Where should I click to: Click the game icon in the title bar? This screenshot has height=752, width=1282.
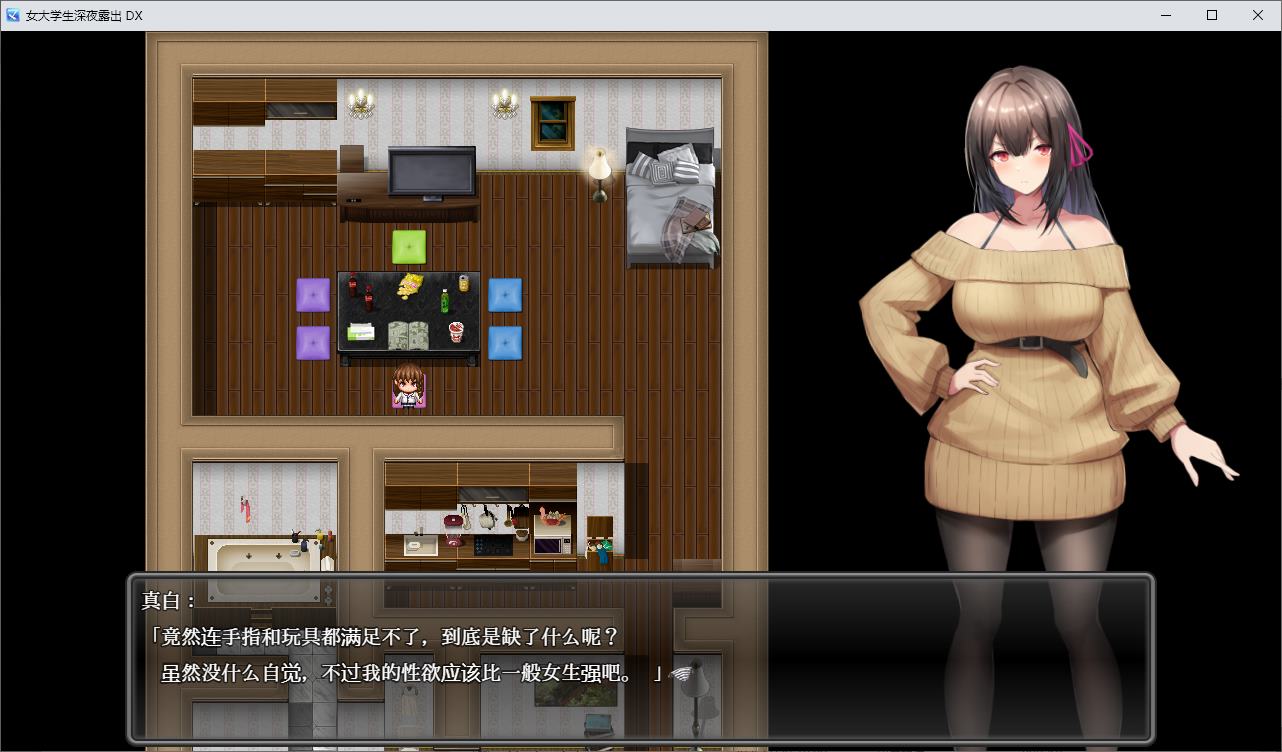tap(11, 15)
